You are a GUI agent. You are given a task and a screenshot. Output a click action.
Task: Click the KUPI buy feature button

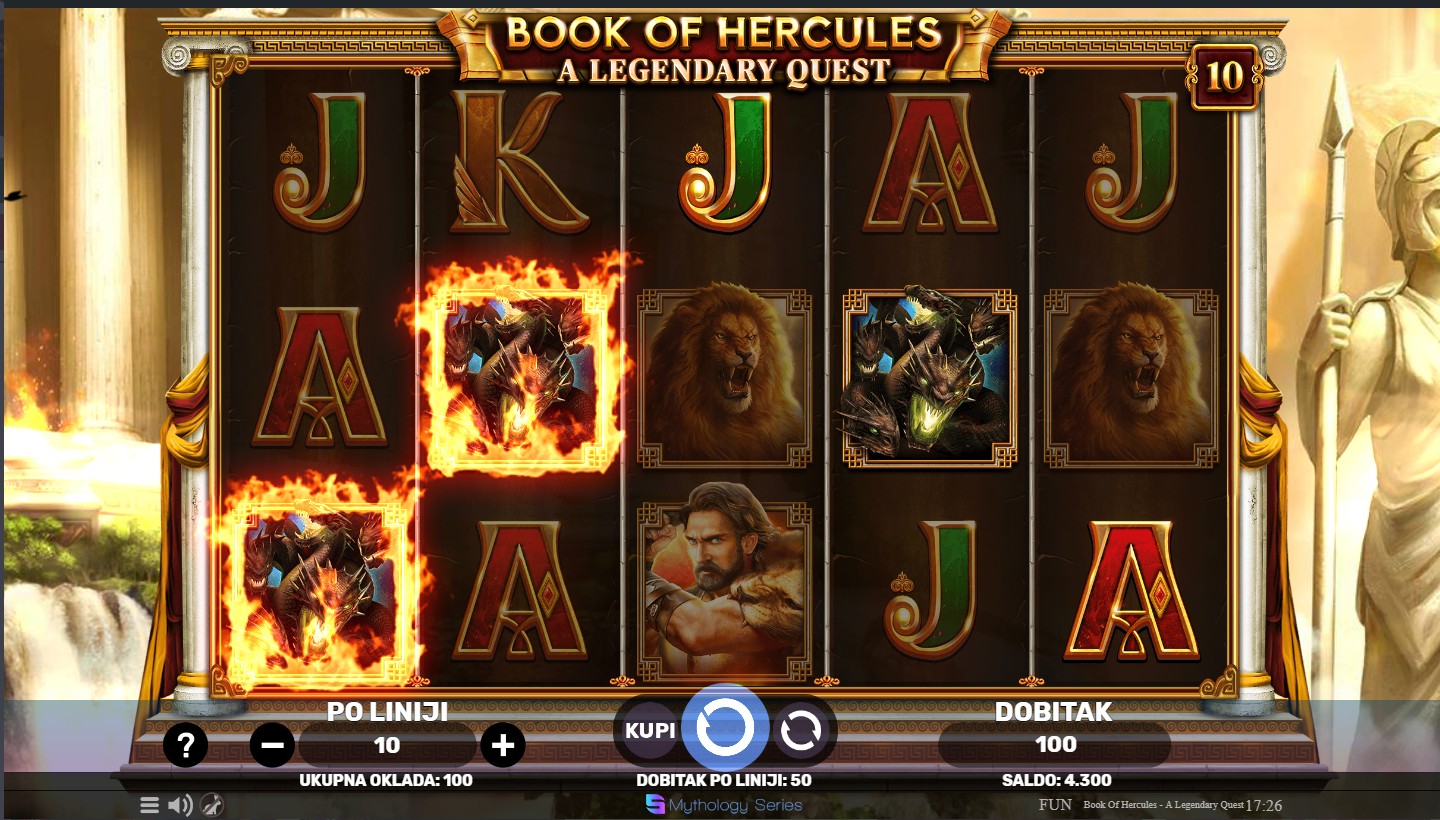click(x=650, y=730)
